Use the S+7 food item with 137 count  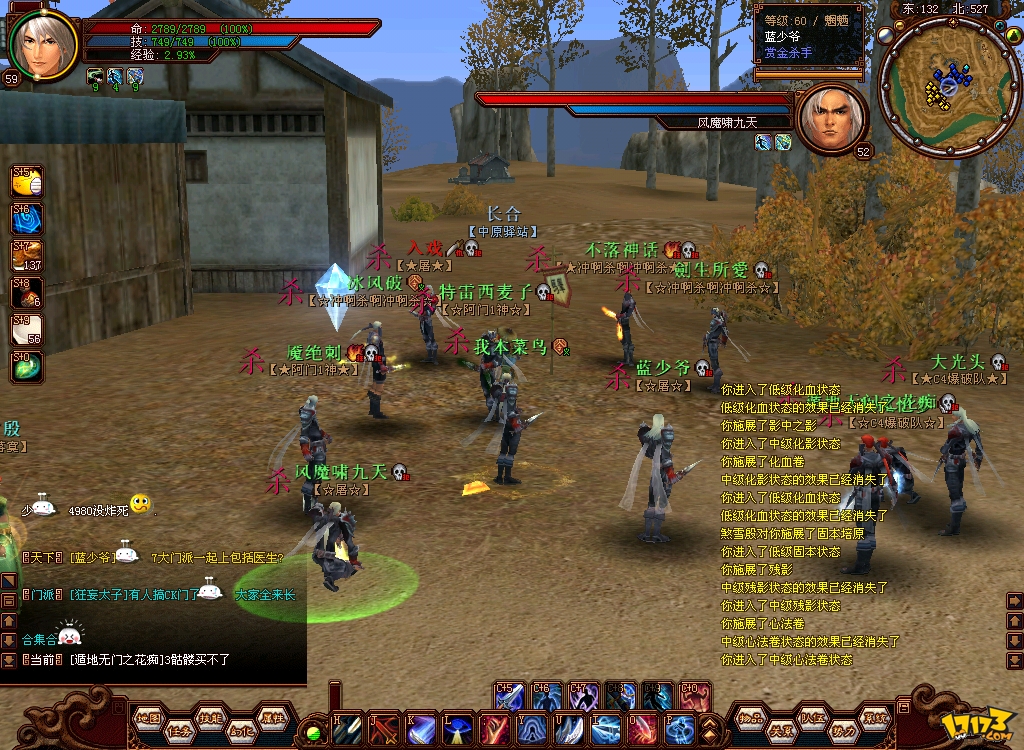[x=27, y=255]
